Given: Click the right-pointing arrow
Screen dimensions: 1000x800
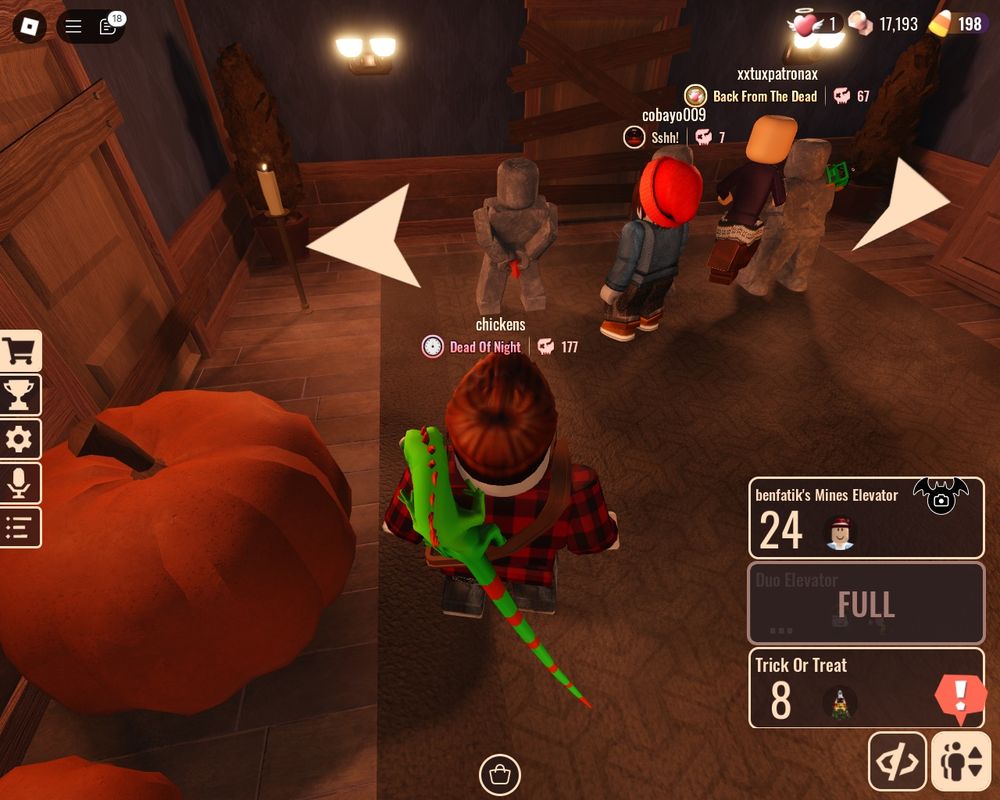Looking at the screenshot, I should [905, 203].
